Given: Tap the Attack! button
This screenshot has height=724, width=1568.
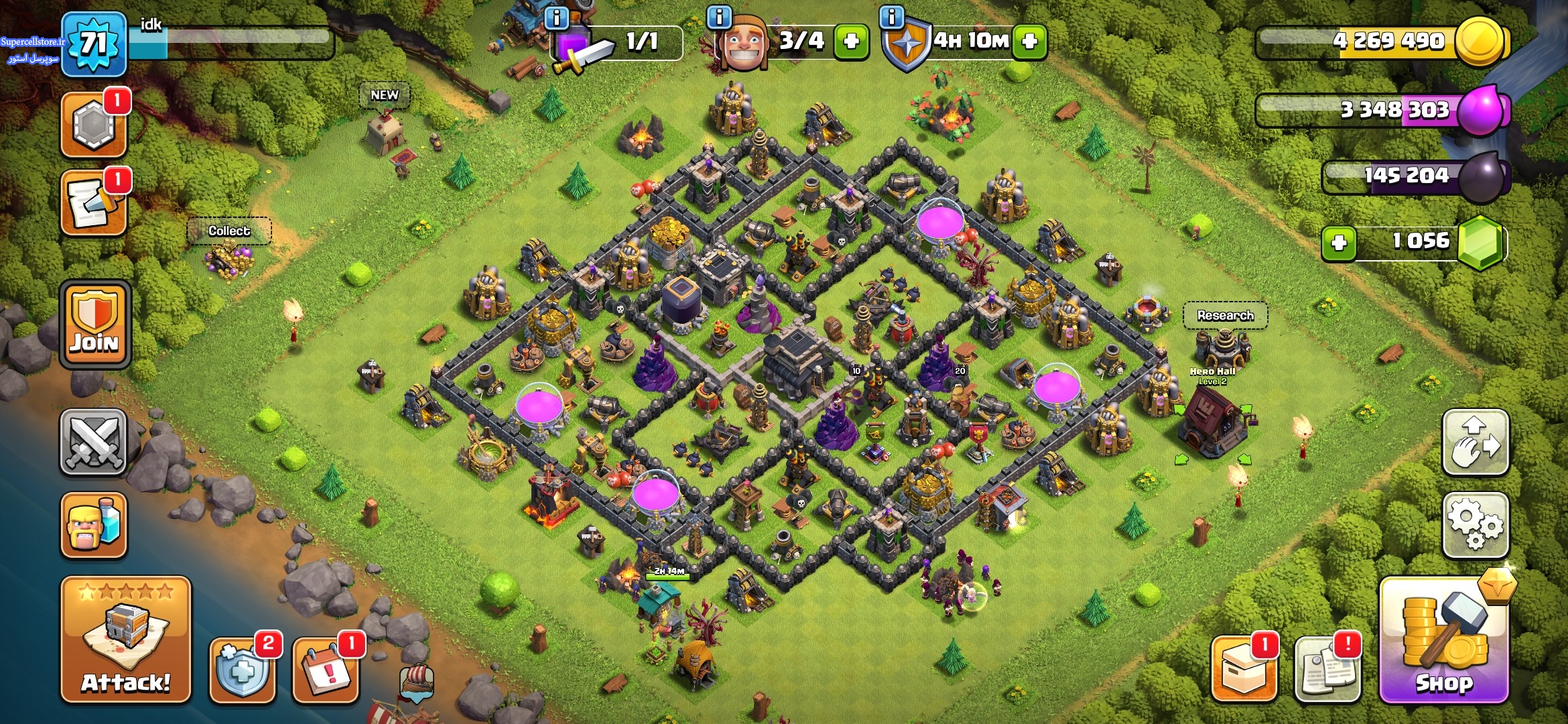Looking at the screenshot, I should pos(126,640).
